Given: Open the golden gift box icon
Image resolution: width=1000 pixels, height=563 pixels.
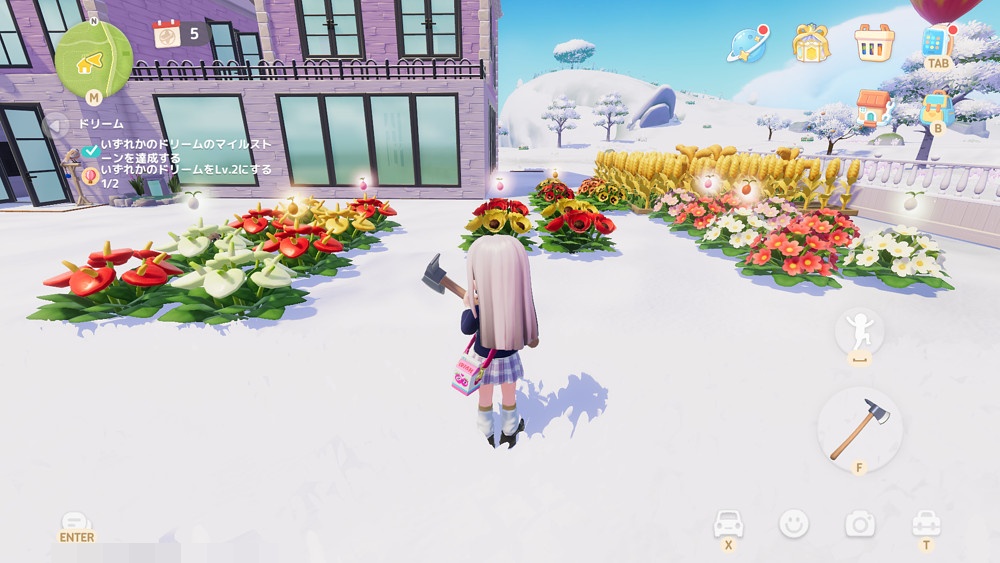Looking at the screenshot, I should click(811, 43).
